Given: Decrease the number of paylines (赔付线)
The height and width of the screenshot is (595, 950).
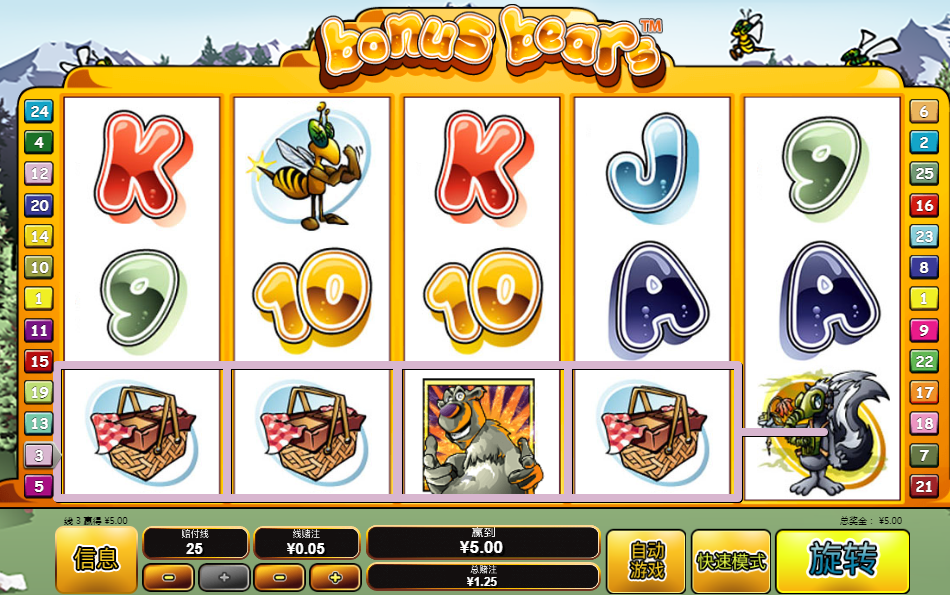Looking at the screenshot, I should tap(168, 577).
